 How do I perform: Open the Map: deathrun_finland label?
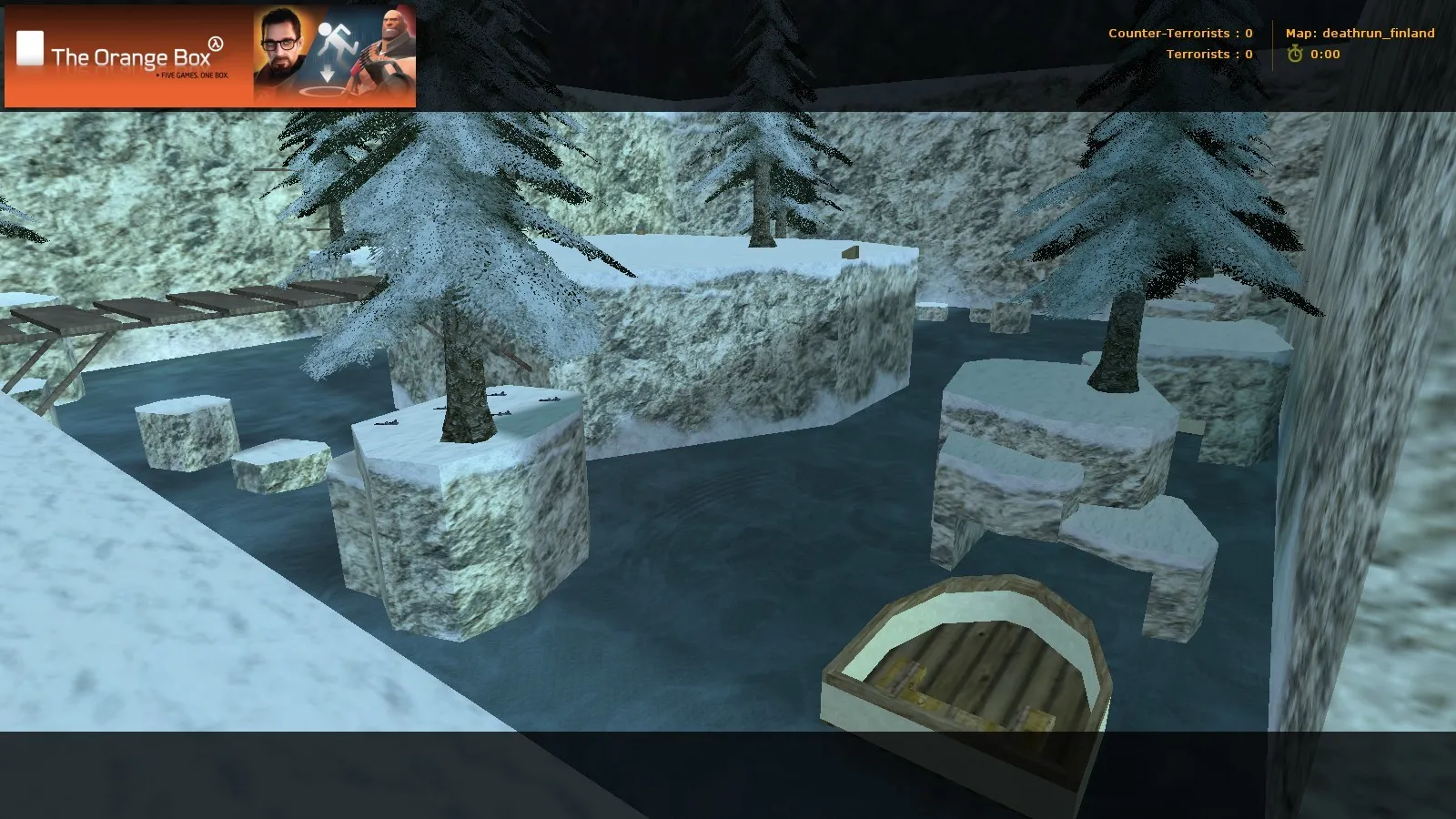[1359, 33]
